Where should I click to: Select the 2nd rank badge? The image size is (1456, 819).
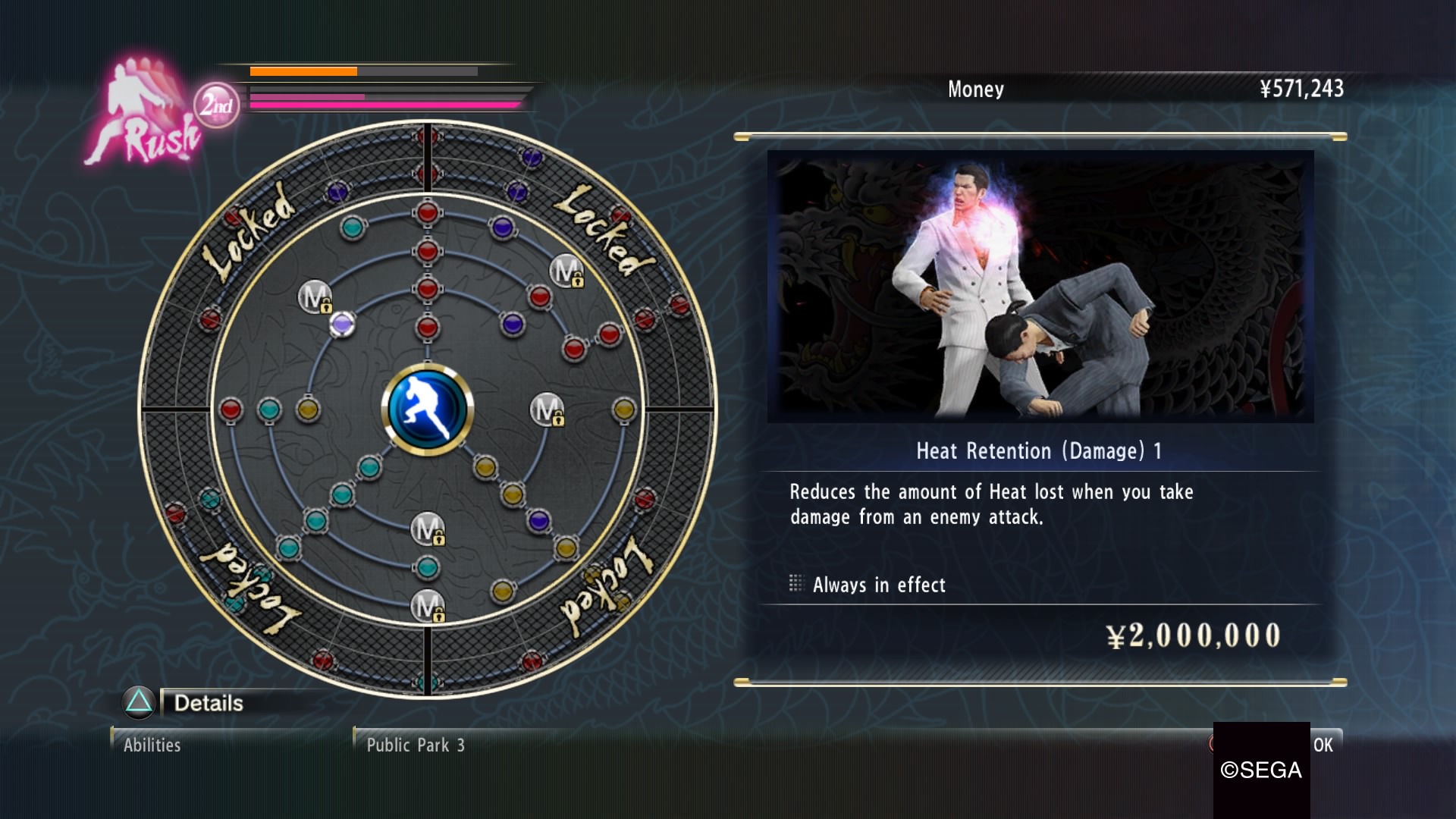tap(216, 105)
